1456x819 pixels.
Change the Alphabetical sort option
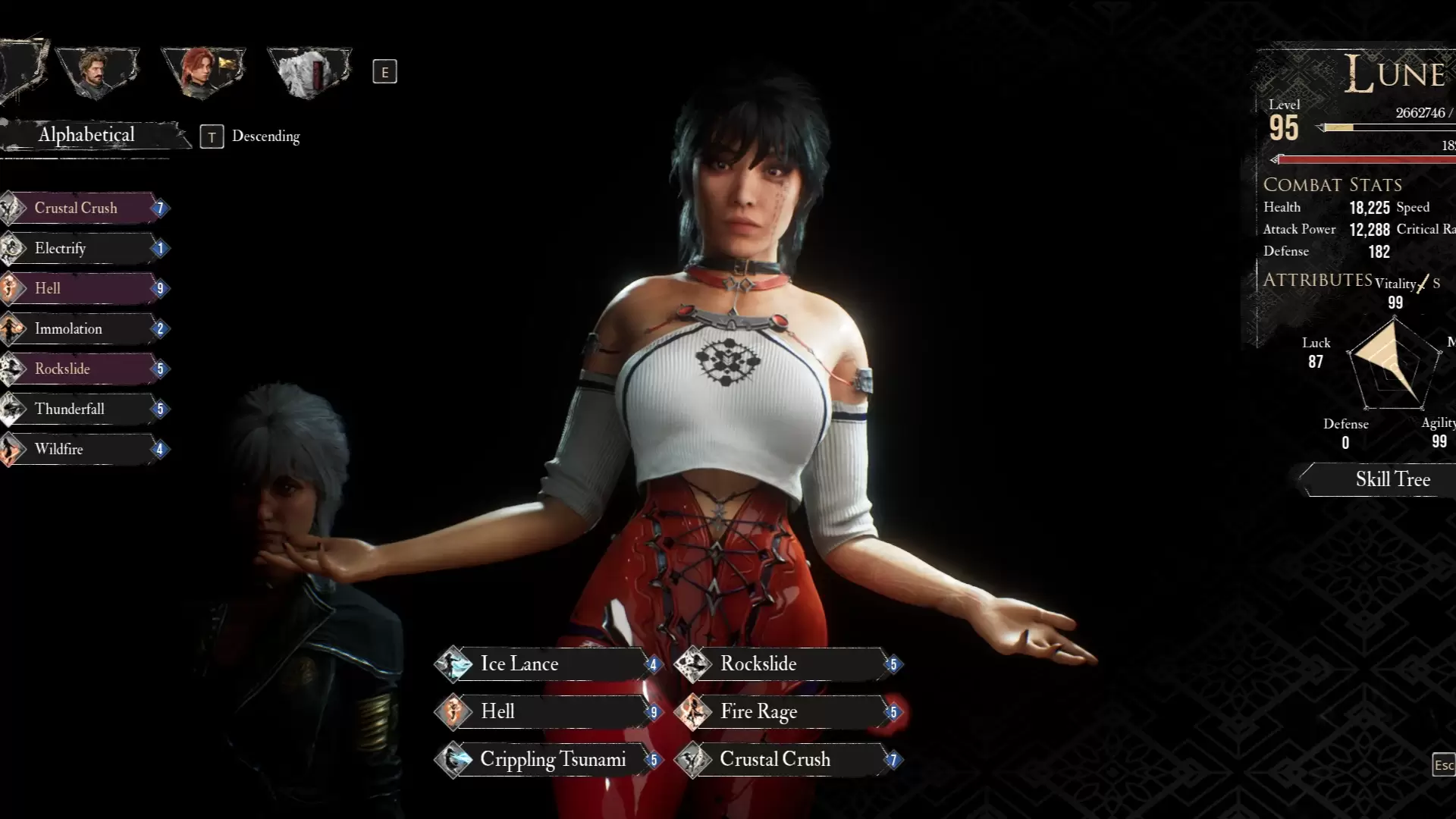pyautogui.click(x=87, y=135)
